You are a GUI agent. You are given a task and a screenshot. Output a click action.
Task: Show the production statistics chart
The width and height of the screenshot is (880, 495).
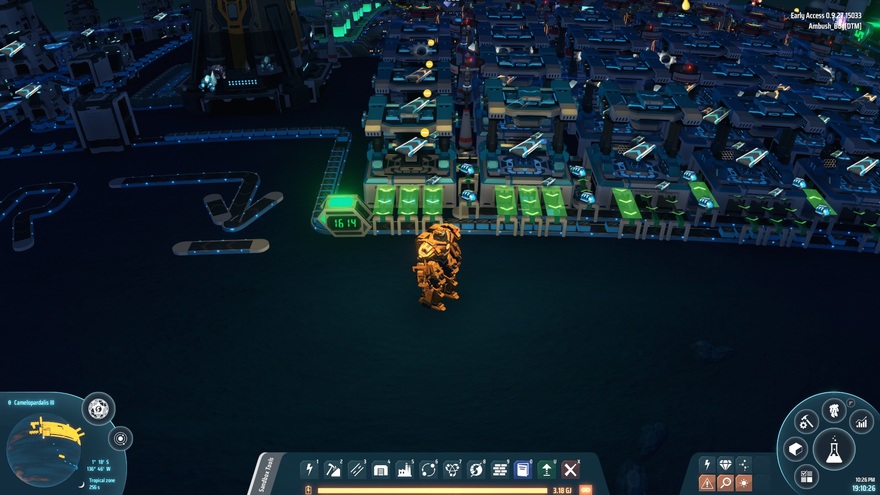861,423
